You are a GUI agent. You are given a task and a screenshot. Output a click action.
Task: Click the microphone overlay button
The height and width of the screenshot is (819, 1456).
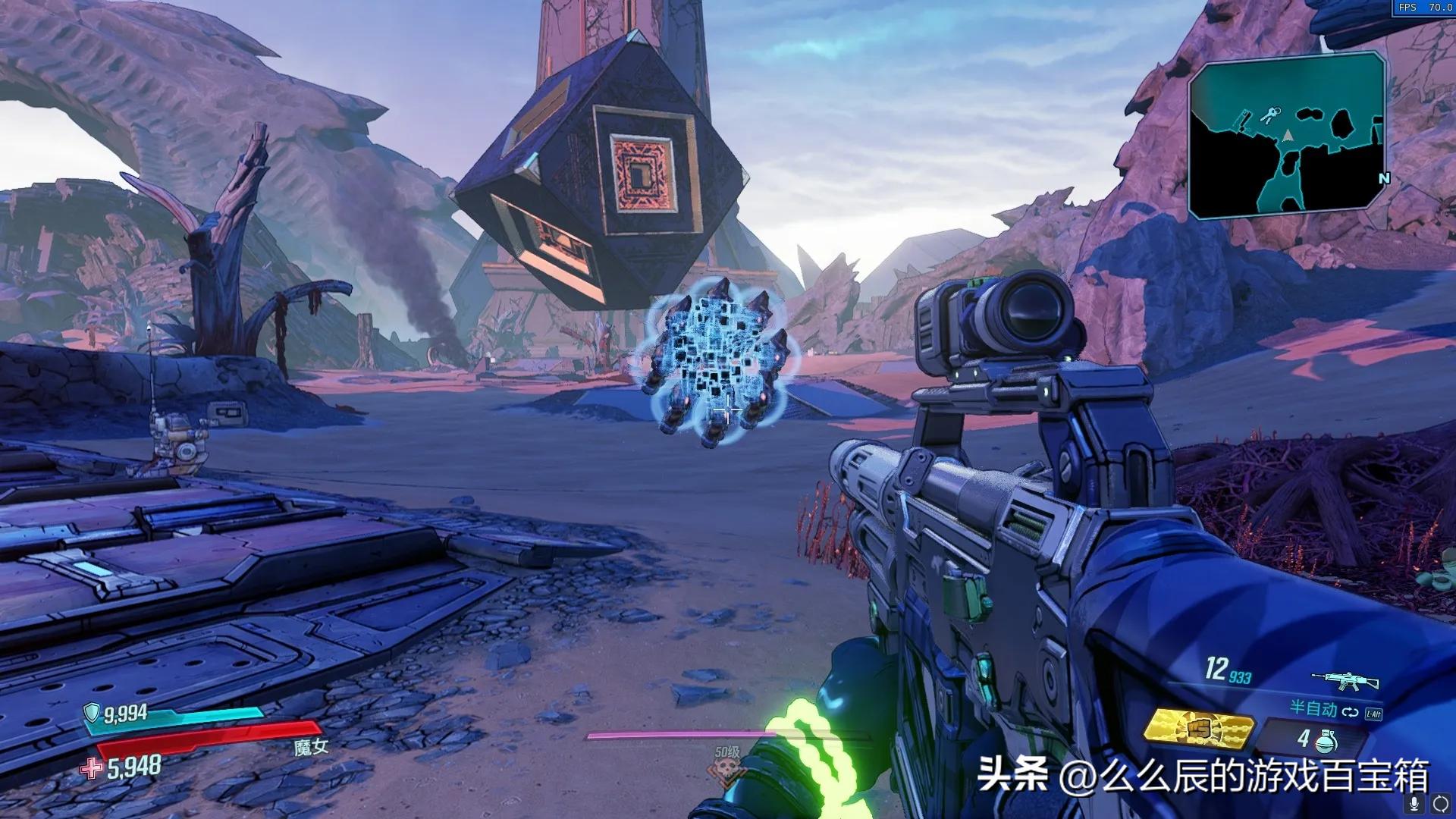pyautogui.click(x=1414, y=804)
